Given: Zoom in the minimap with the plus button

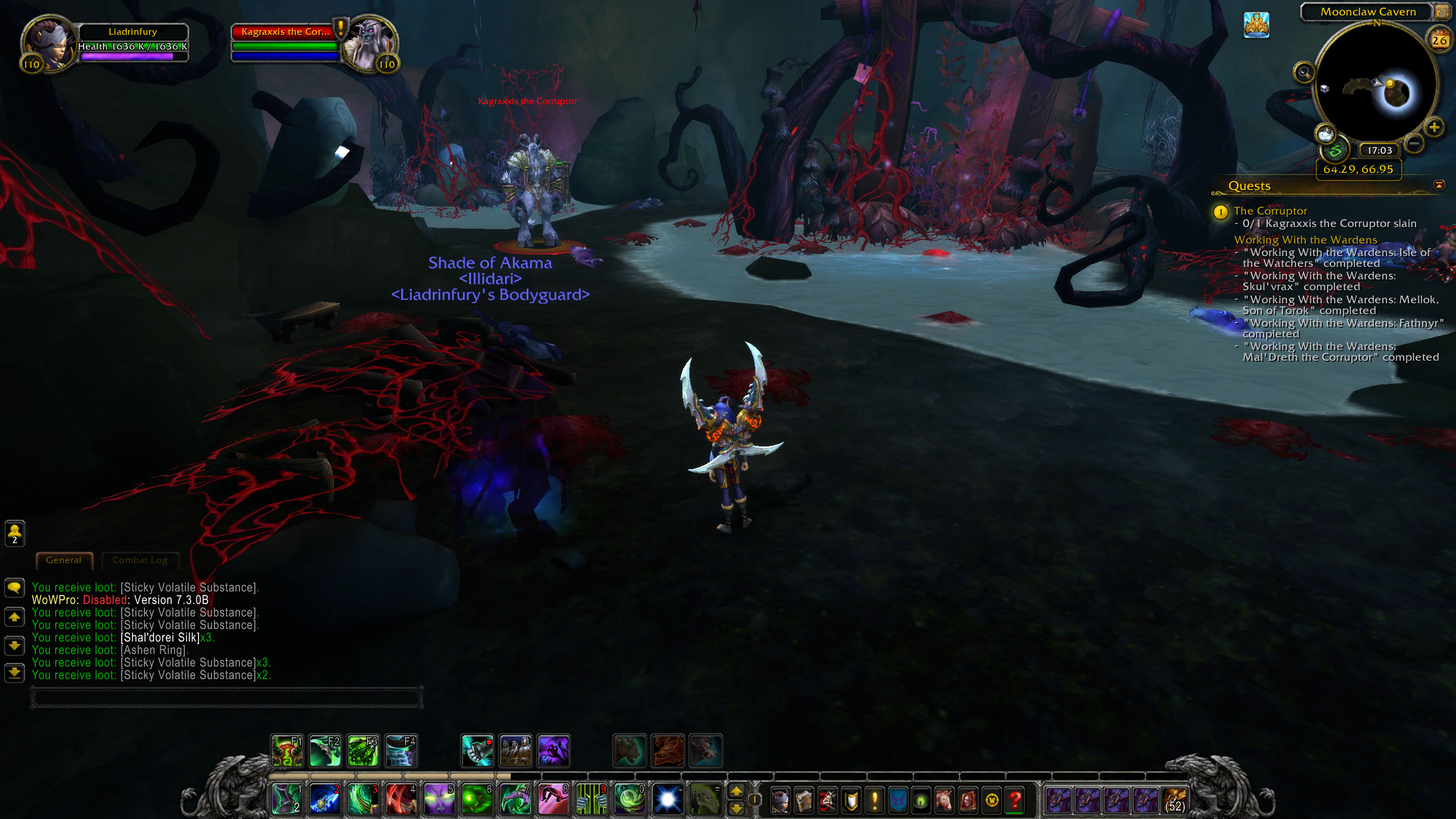Looking at the screenshot, I should click(1434, 127).
